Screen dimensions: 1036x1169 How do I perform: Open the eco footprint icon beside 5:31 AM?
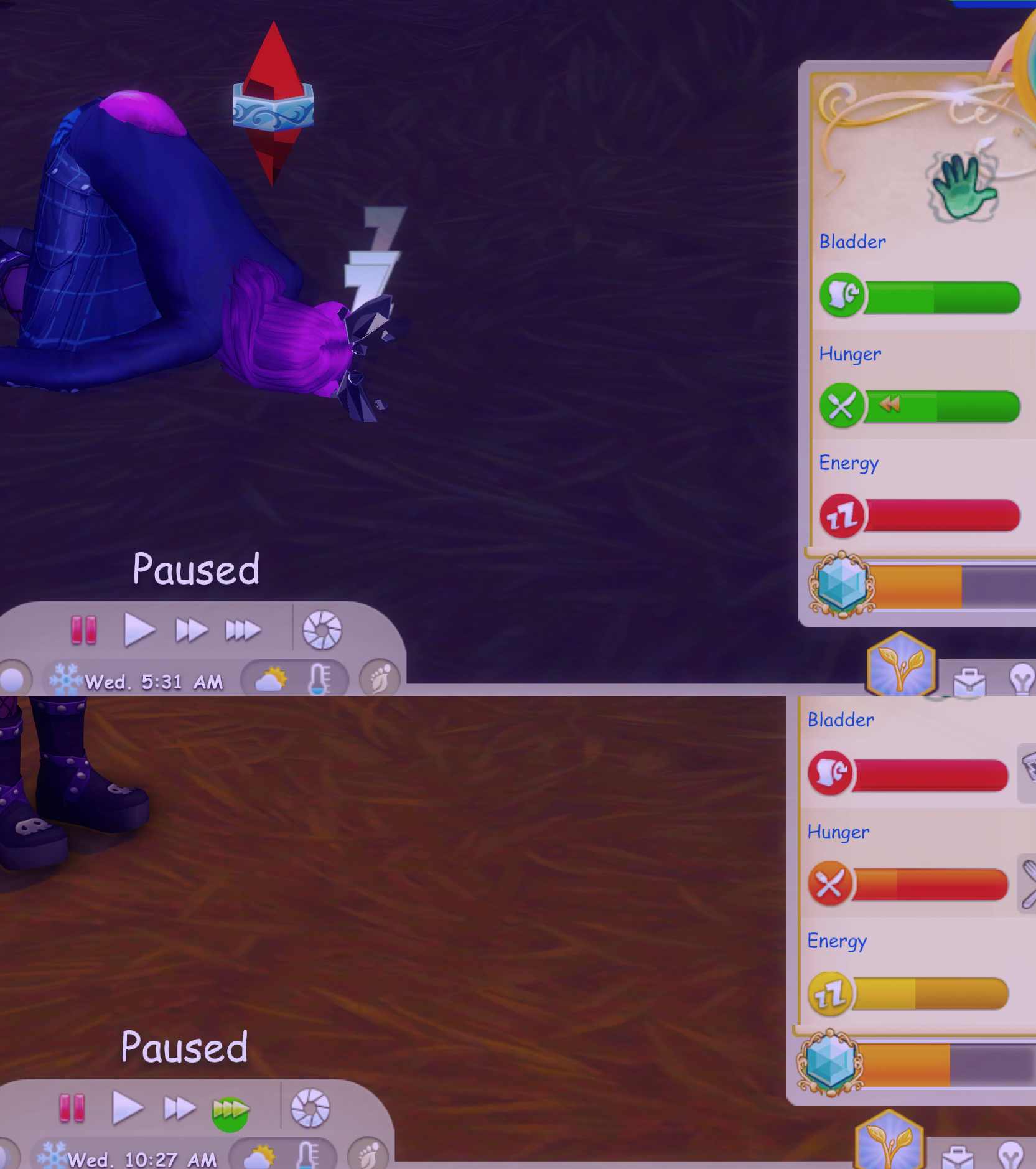click(x=380, y=678)
